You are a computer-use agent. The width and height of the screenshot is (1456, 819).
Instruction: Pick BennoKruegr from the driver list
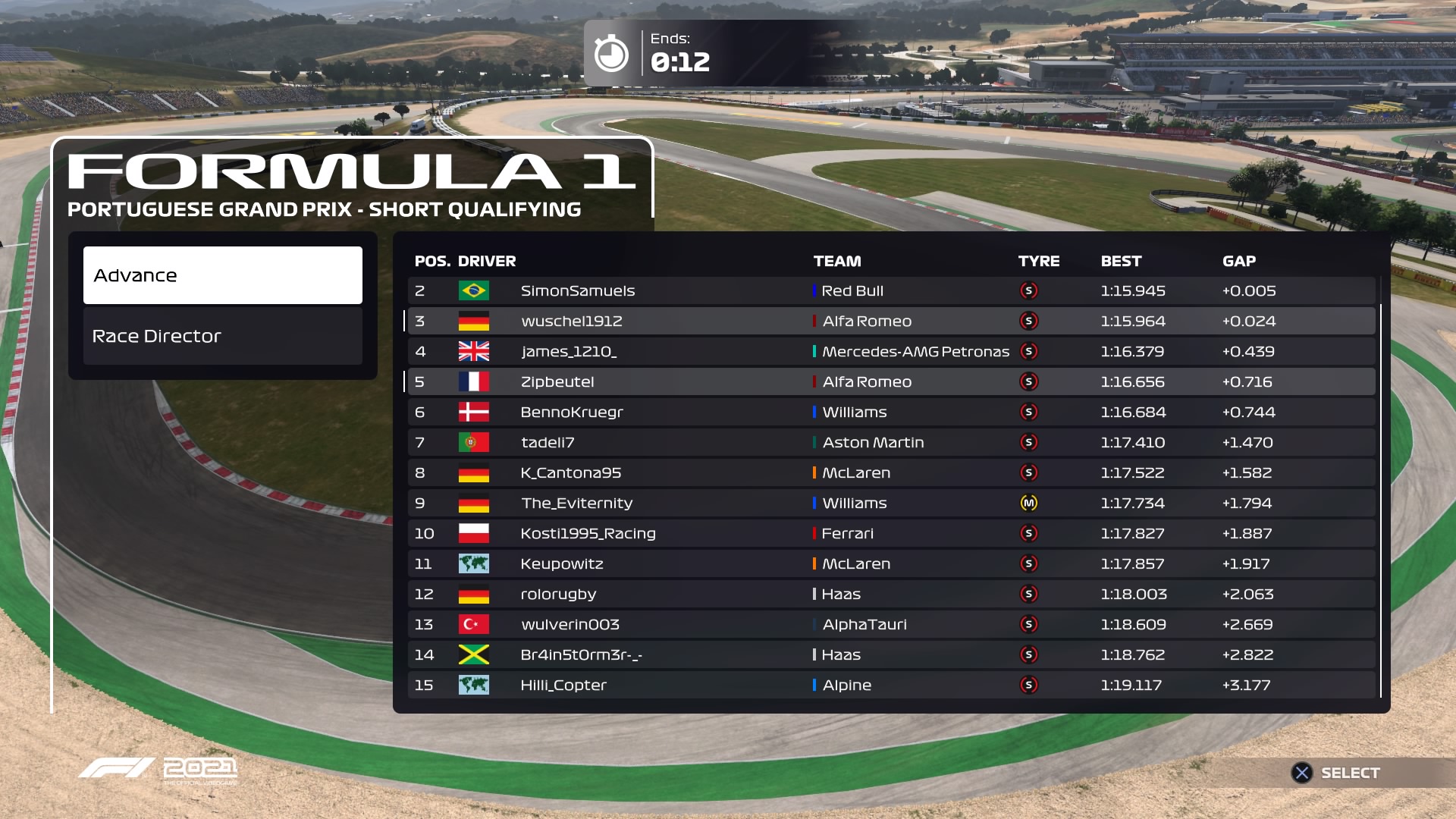point(891,412)
